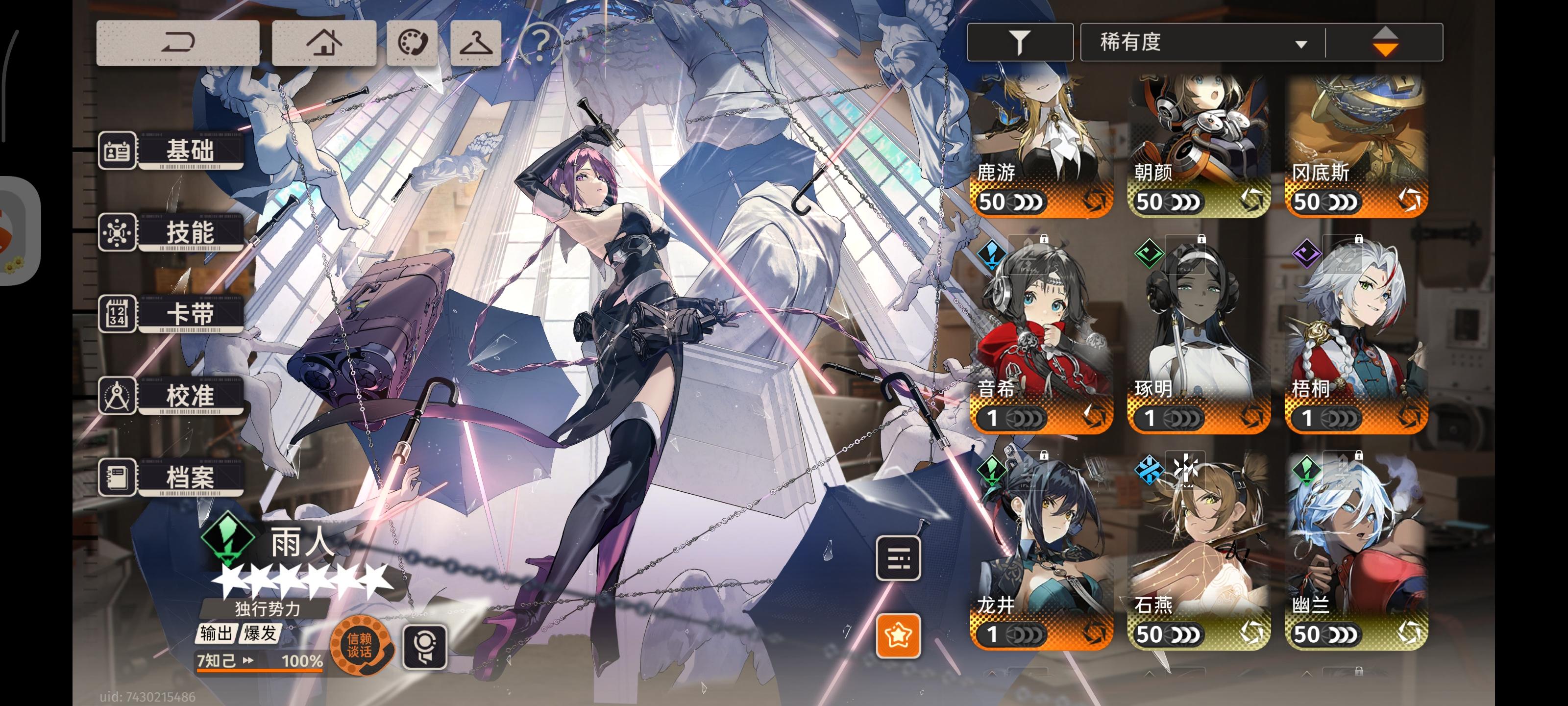The width and height of the screenshot is (1568, 706).
Task: Switch to the 卡带 tab
Action: [x=188, y=314]
